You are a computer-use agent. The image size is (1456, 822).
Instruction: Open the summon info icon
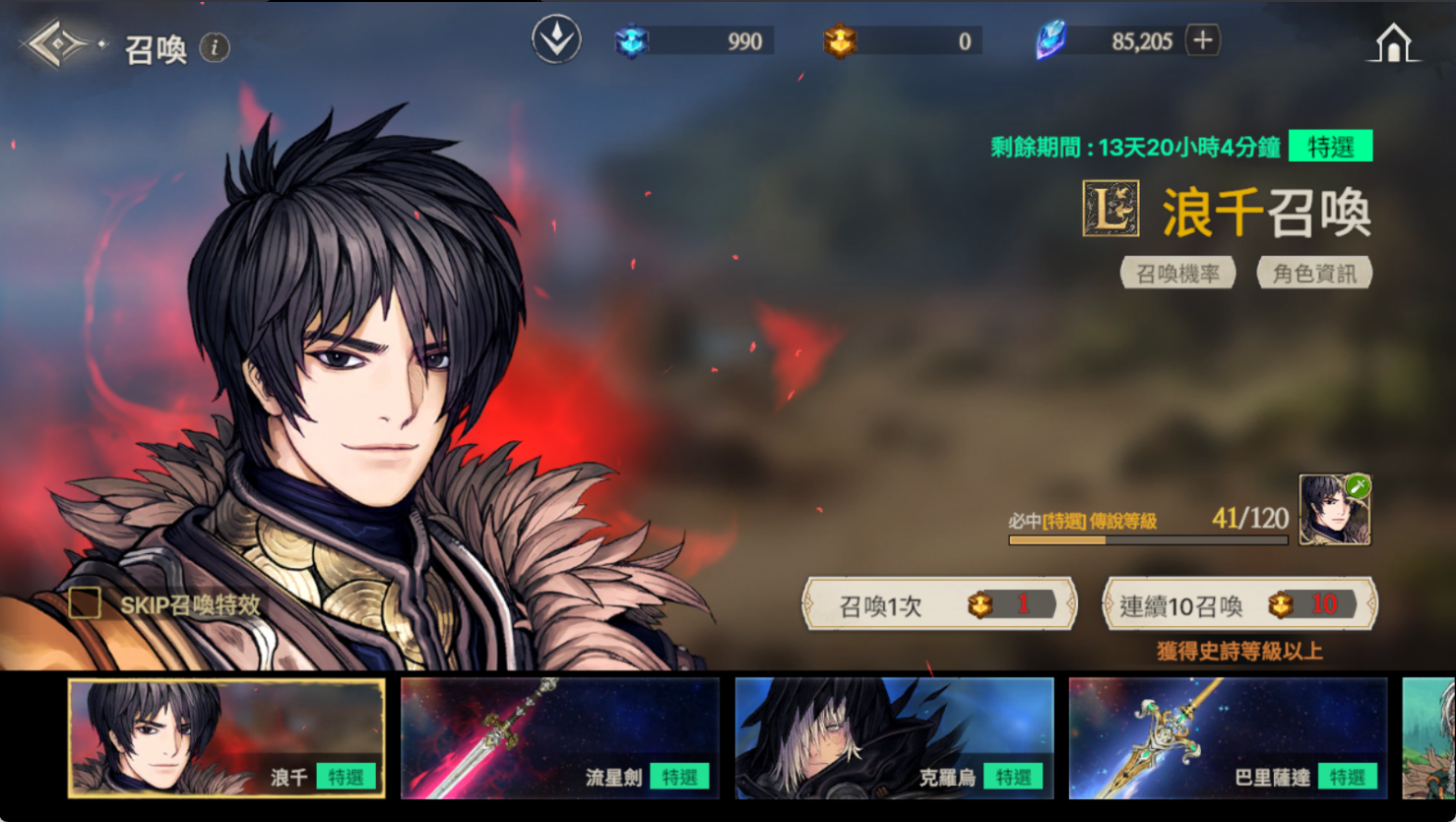[215, 47]
